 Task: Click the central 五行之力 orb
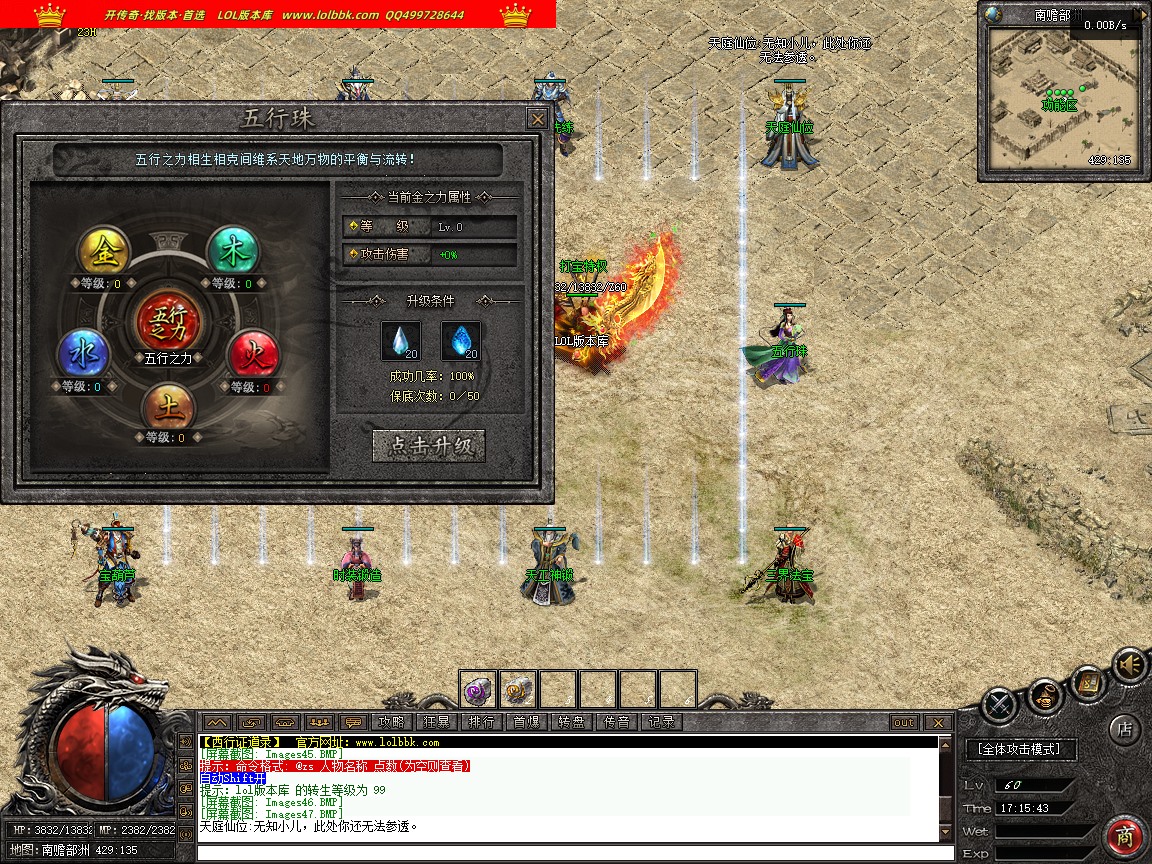[x=168, y=320]
